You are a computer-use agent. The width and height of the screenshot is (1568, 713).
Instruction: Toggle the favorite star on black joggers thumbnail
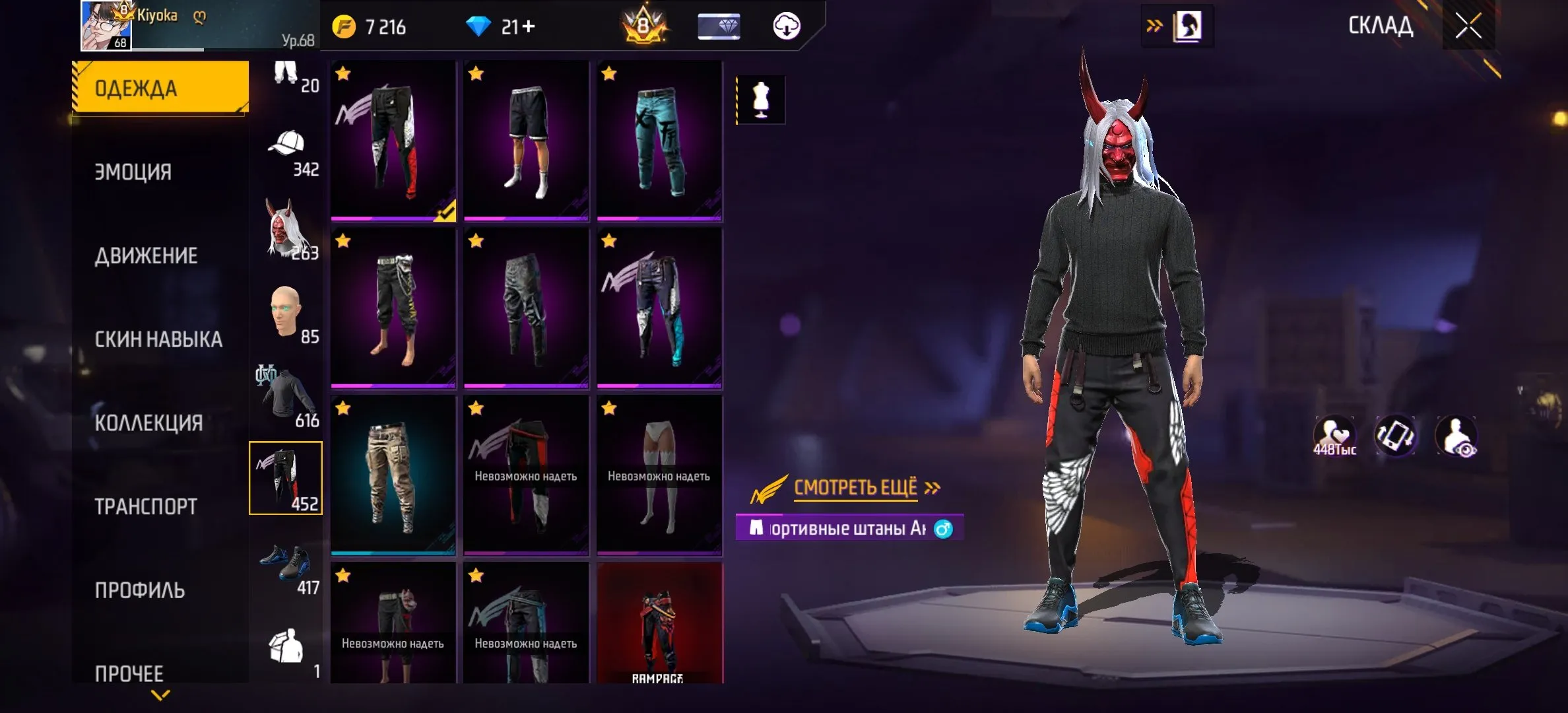click(341, 73)
